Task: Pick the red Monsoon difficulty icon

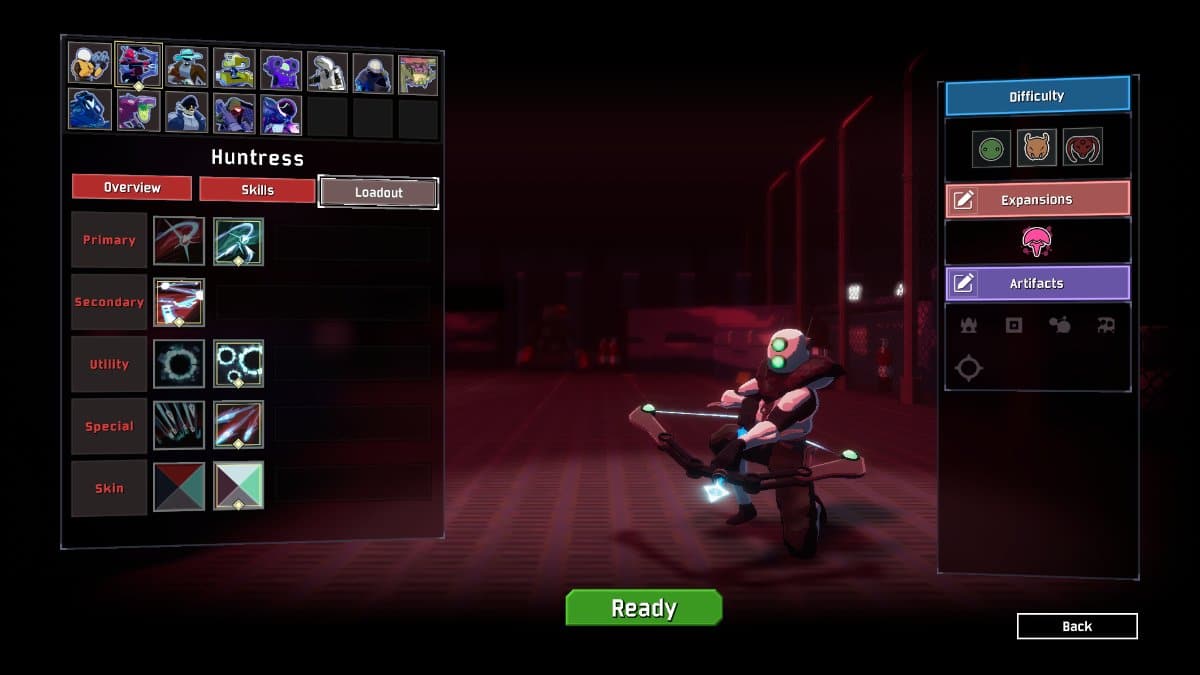Action: (1083, 147)
